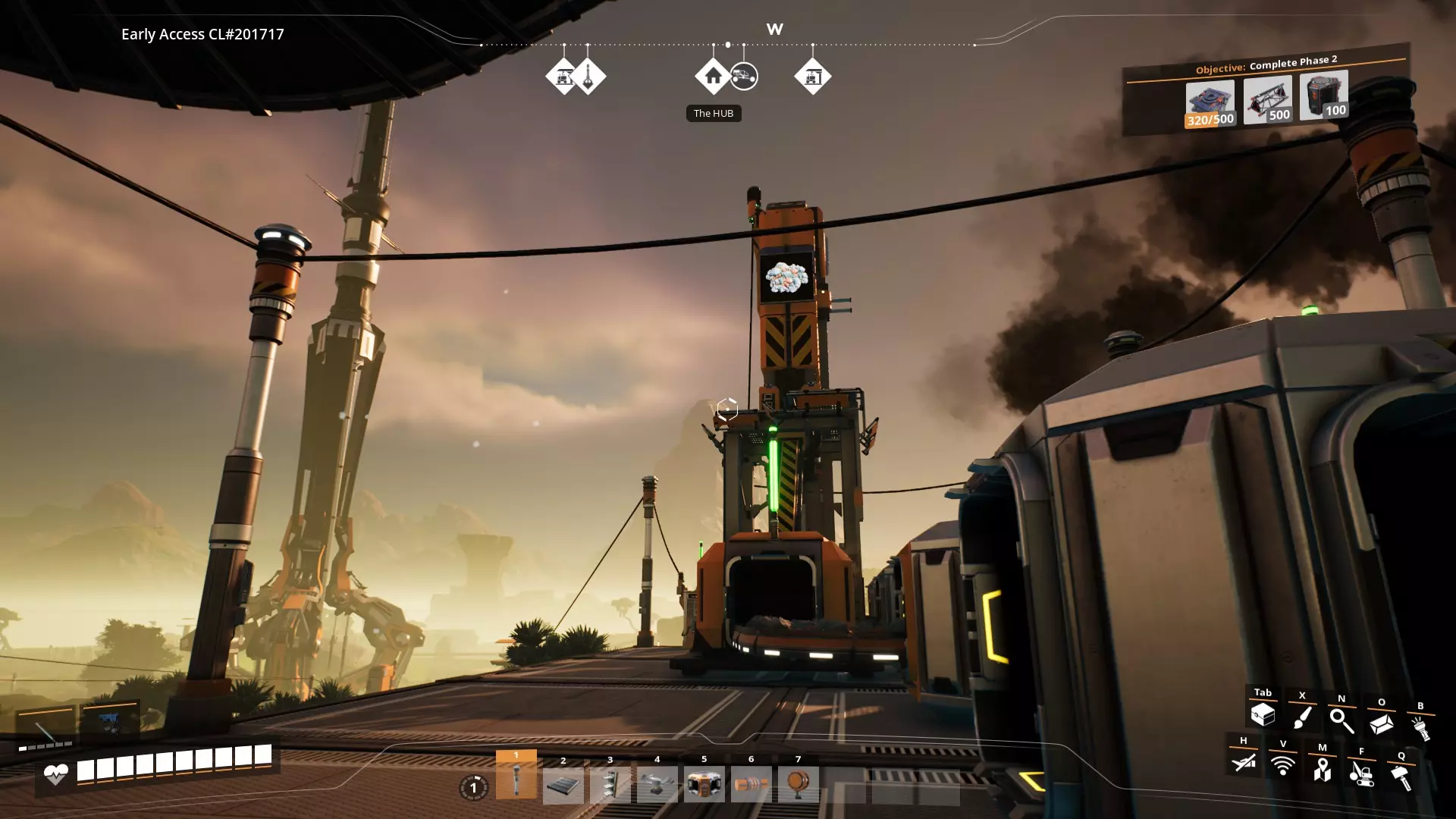
Task: Open the paintbrush customizer icon
Action: [1302, 717]
